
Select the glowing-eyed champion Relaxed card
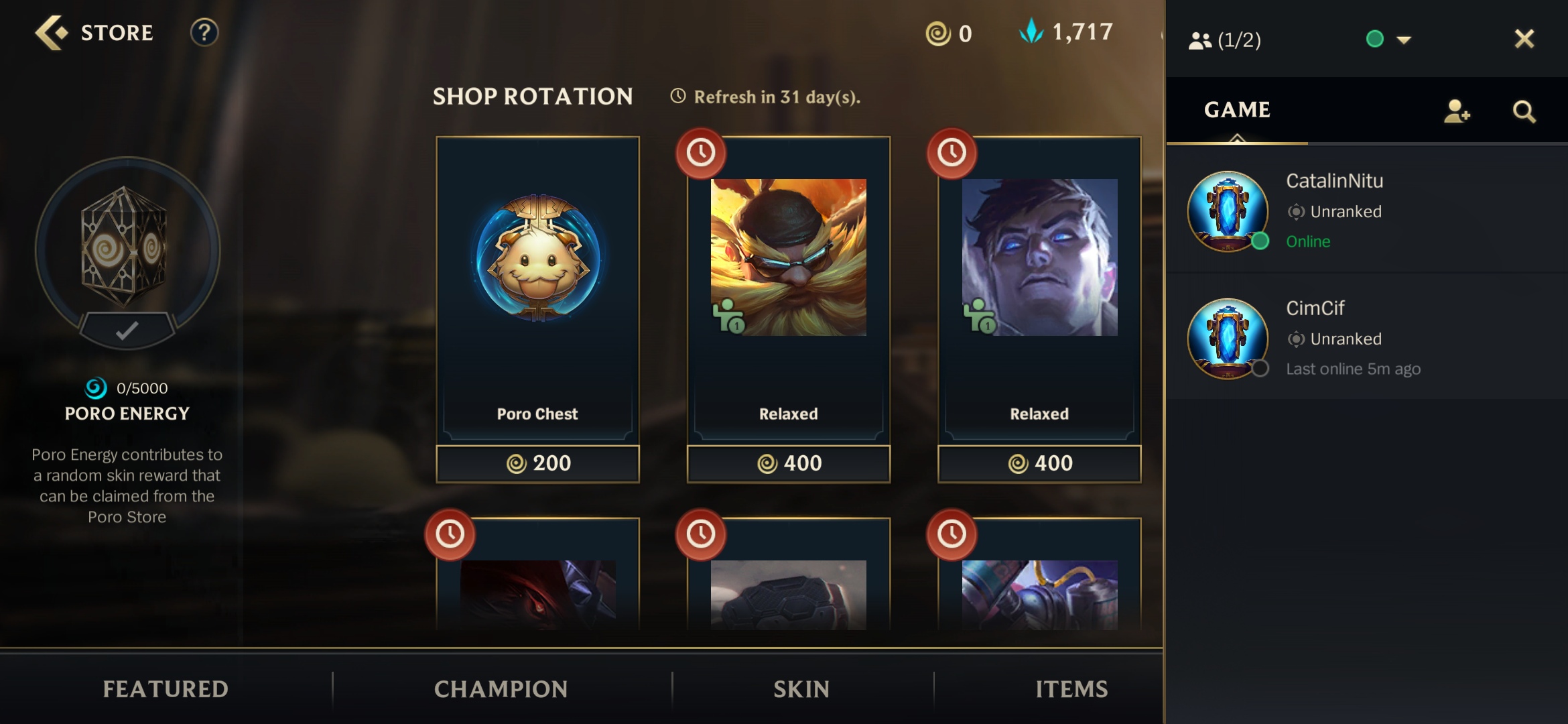click(1039, 288)
